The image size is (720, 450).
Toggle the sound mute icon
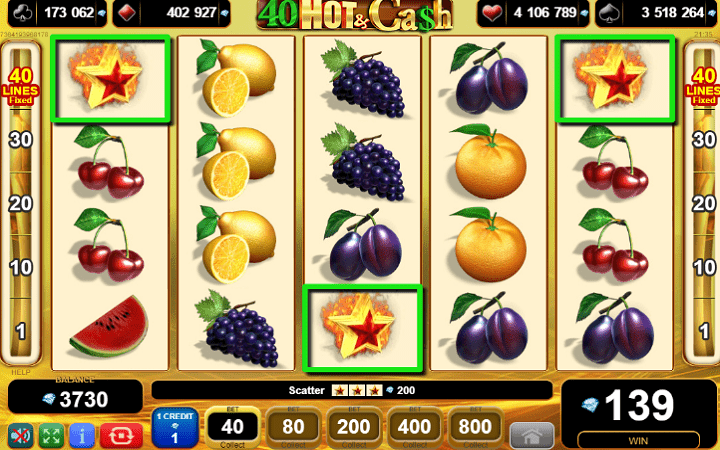pyautogui.click(x=21, y=436)
